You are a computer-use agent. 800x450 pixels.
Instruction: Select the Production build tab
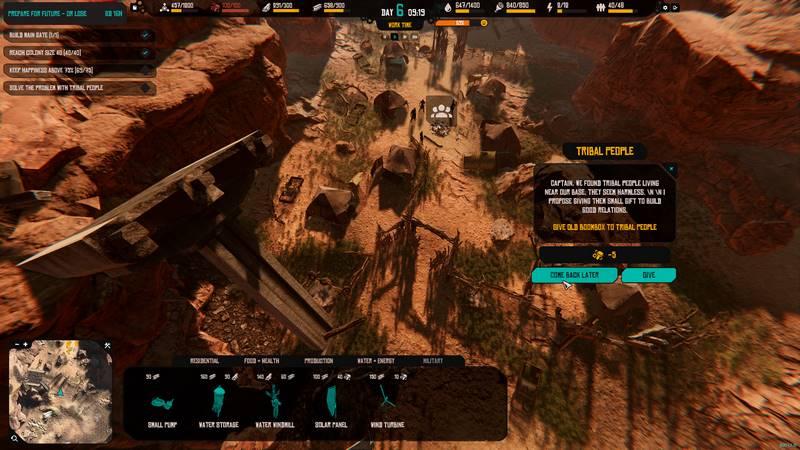[319, 360]
